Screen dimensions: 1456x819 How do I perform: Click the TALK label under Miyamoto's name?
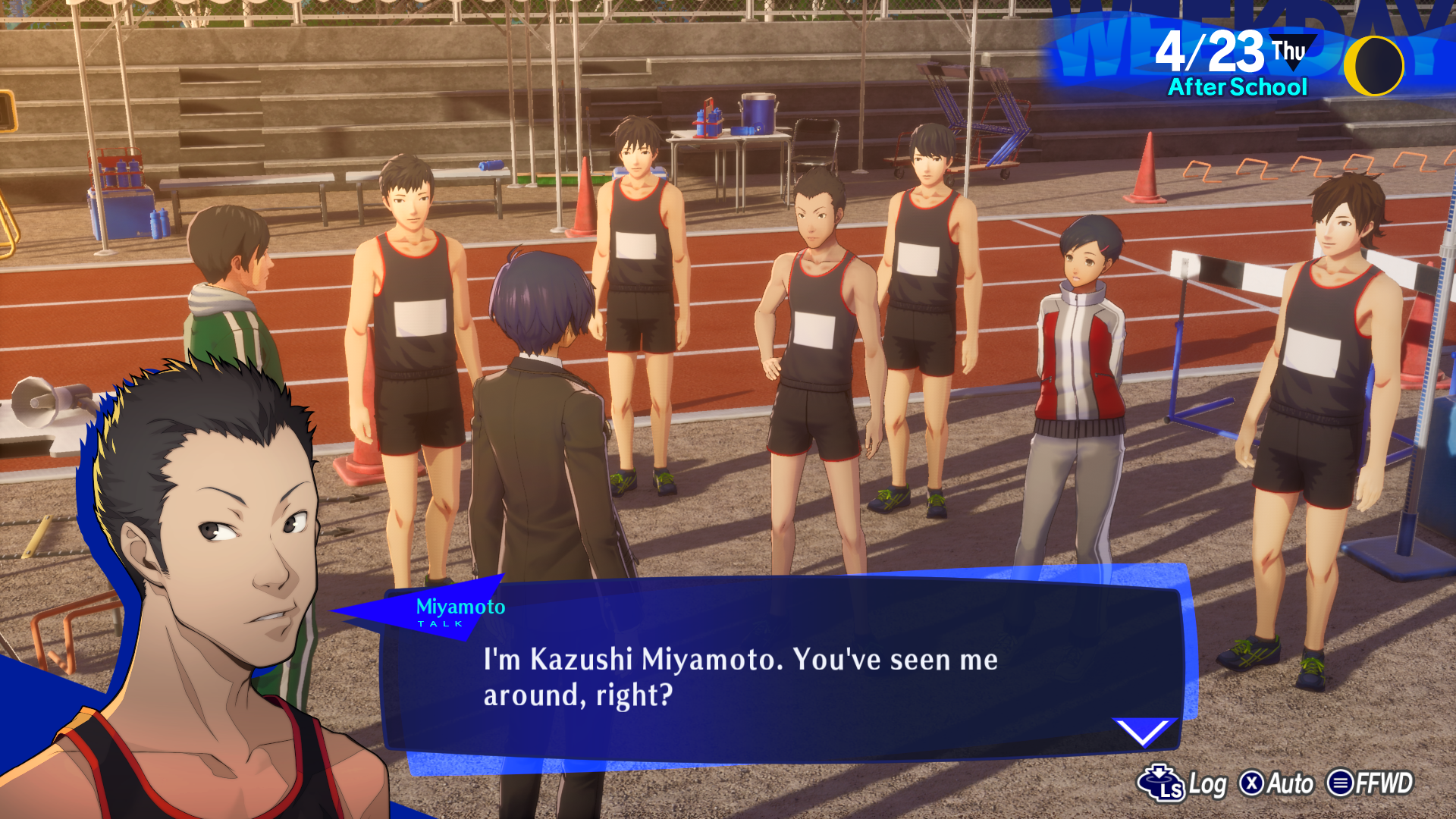pos(438,624)
